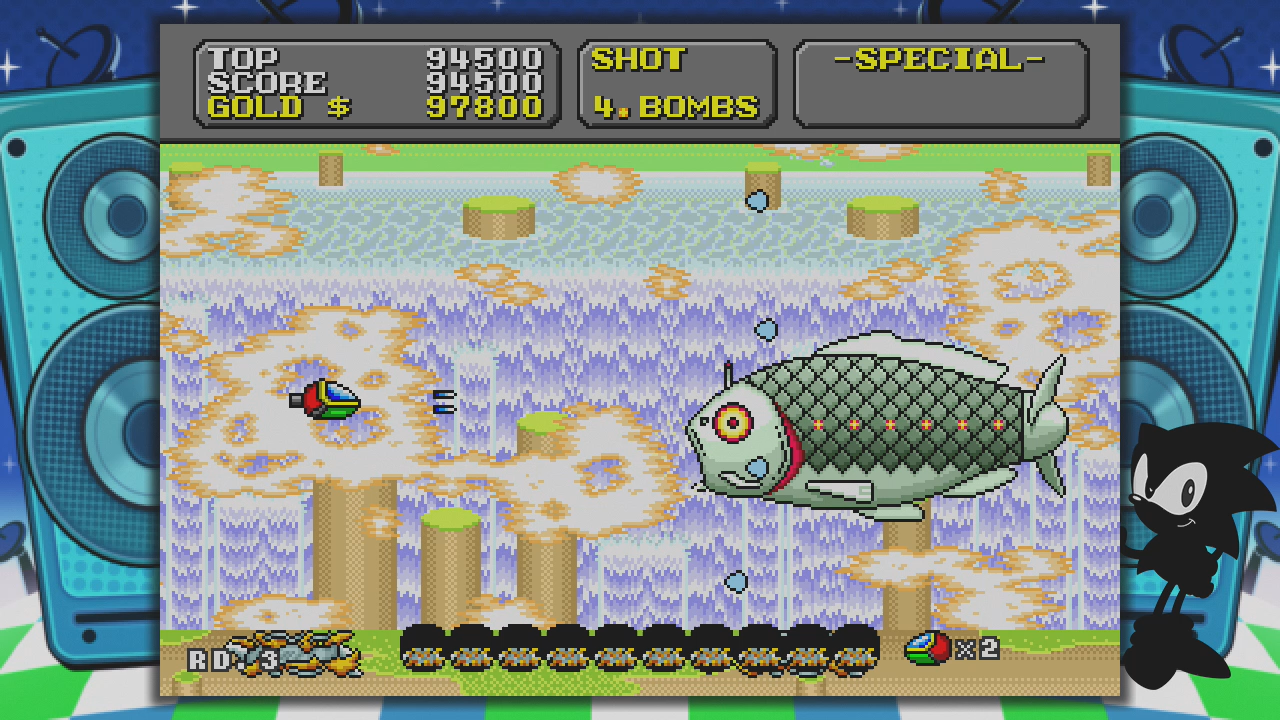The height and width of the screenshot is (720, 1280).
Task: Select the SHOT weapon panel showing 4.BOMBS
Action: click(677, 84)
